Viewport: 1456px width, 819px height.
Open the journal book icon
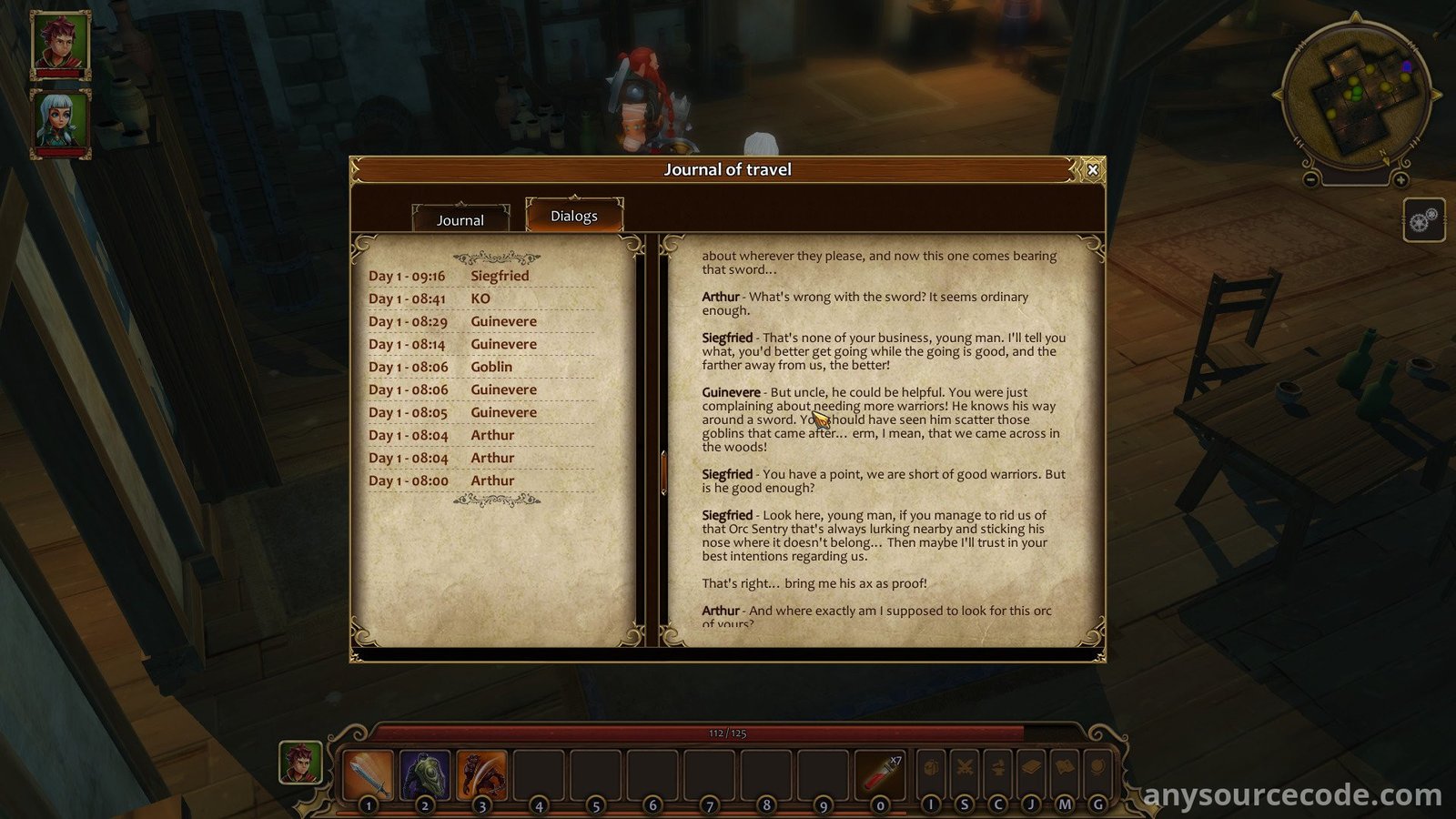pos(1031,769)
